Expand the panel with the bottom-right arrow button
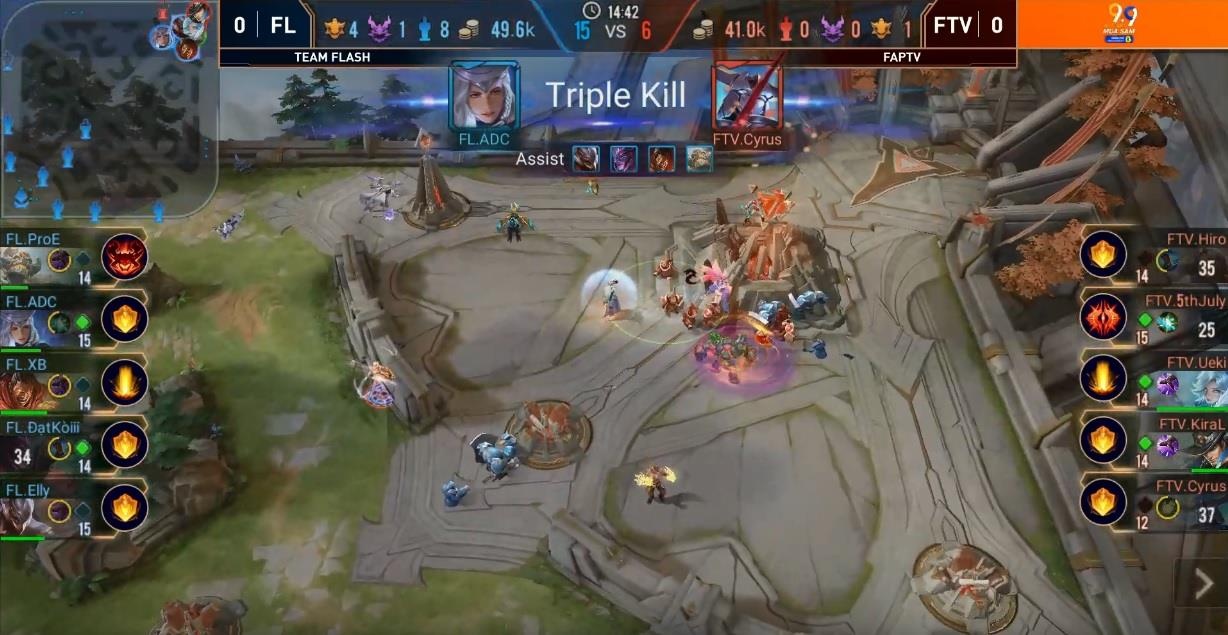Image resolution: width=1228 pixels, height=635 pixels. coord(1203,587)
